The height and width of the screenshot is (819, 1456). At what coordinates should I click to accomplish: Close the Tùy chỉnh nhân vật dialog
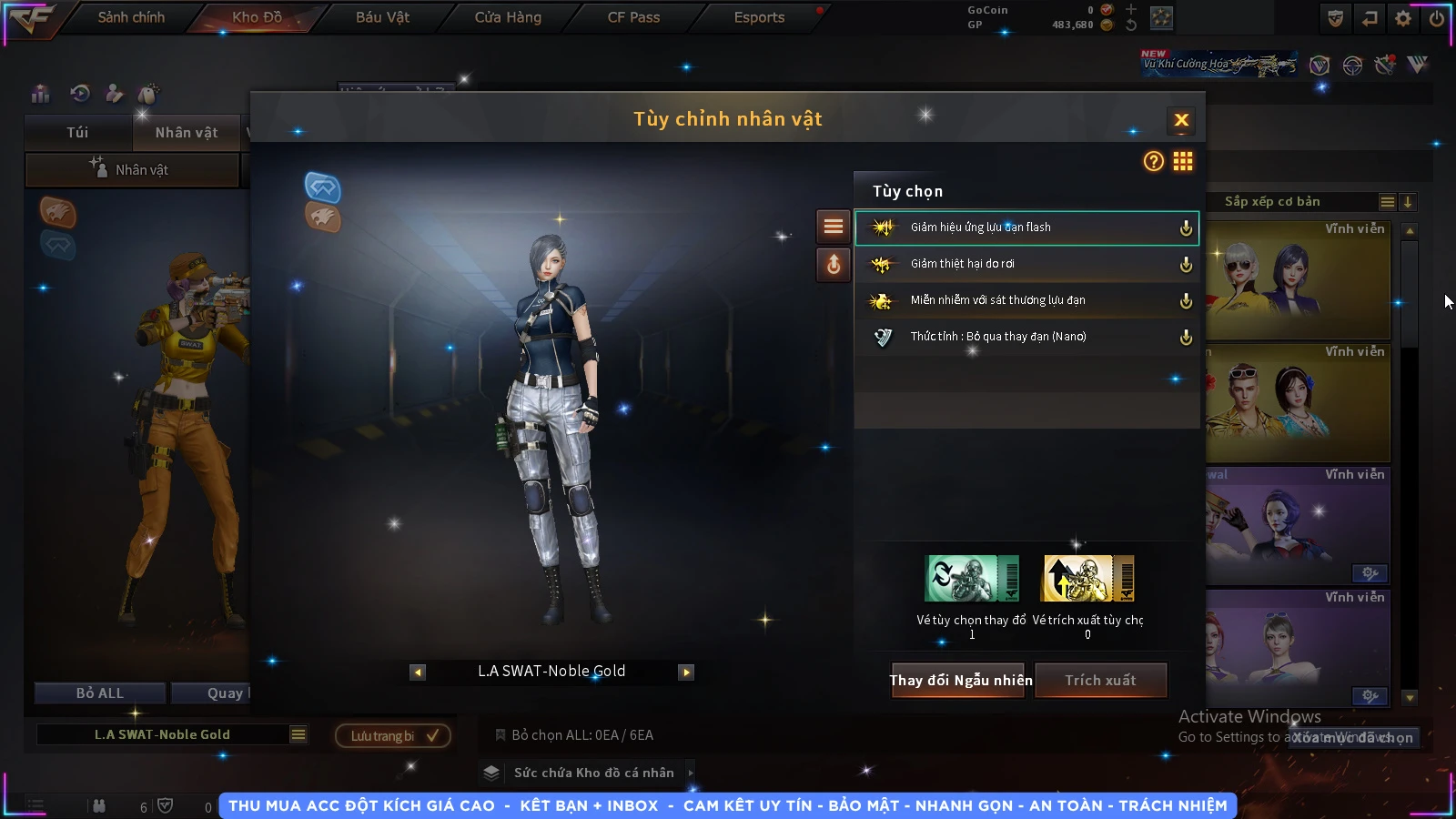(1181, 120)
